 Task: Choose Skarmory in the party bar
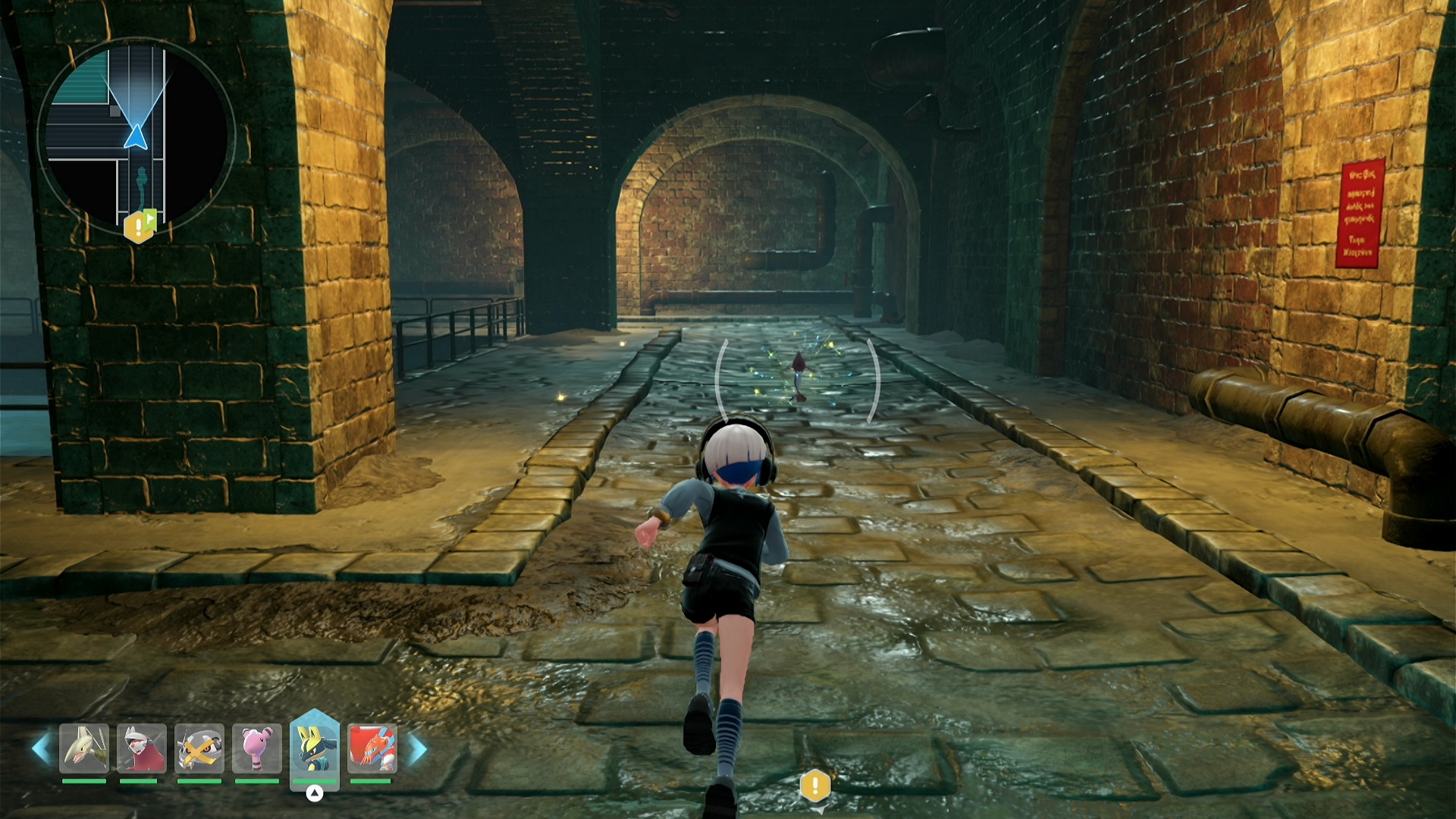[84, 748]
